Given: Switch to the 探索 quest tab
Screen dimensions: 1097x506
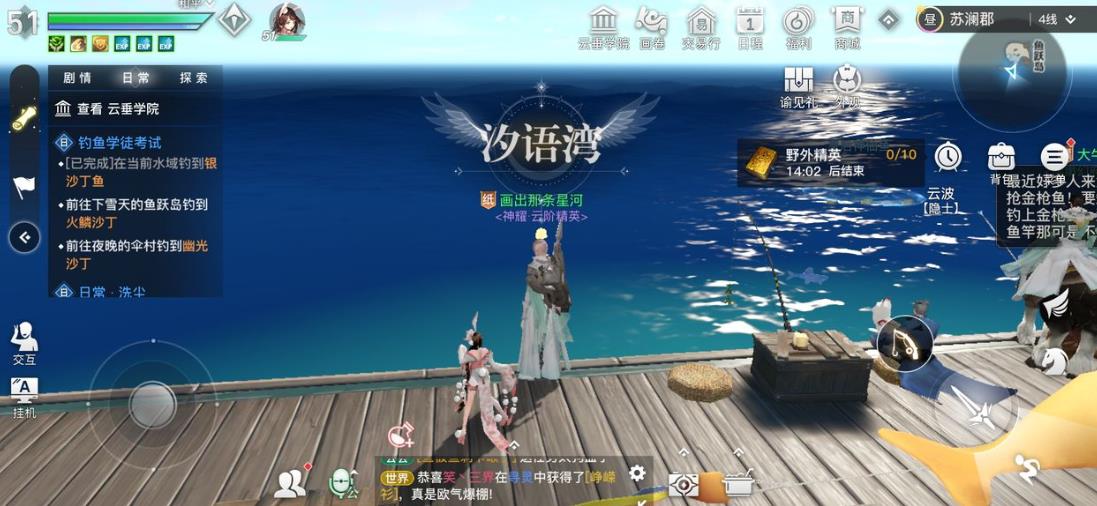Looking at the screenshot, I should click(193, 78).
